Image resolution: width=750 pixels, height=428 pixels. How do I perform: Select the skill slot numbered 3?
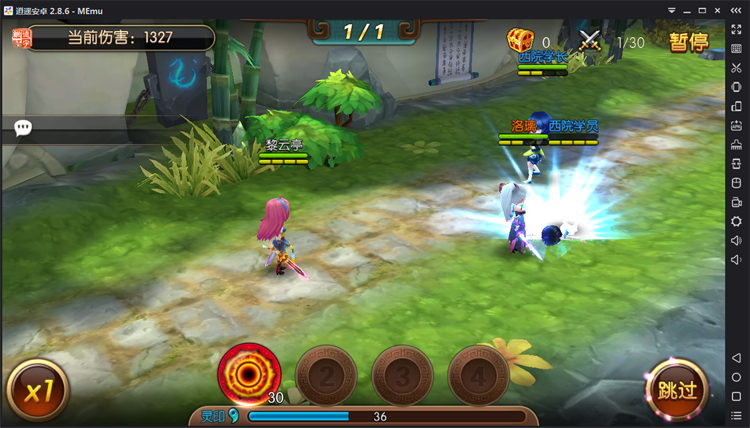pos(402,377)
